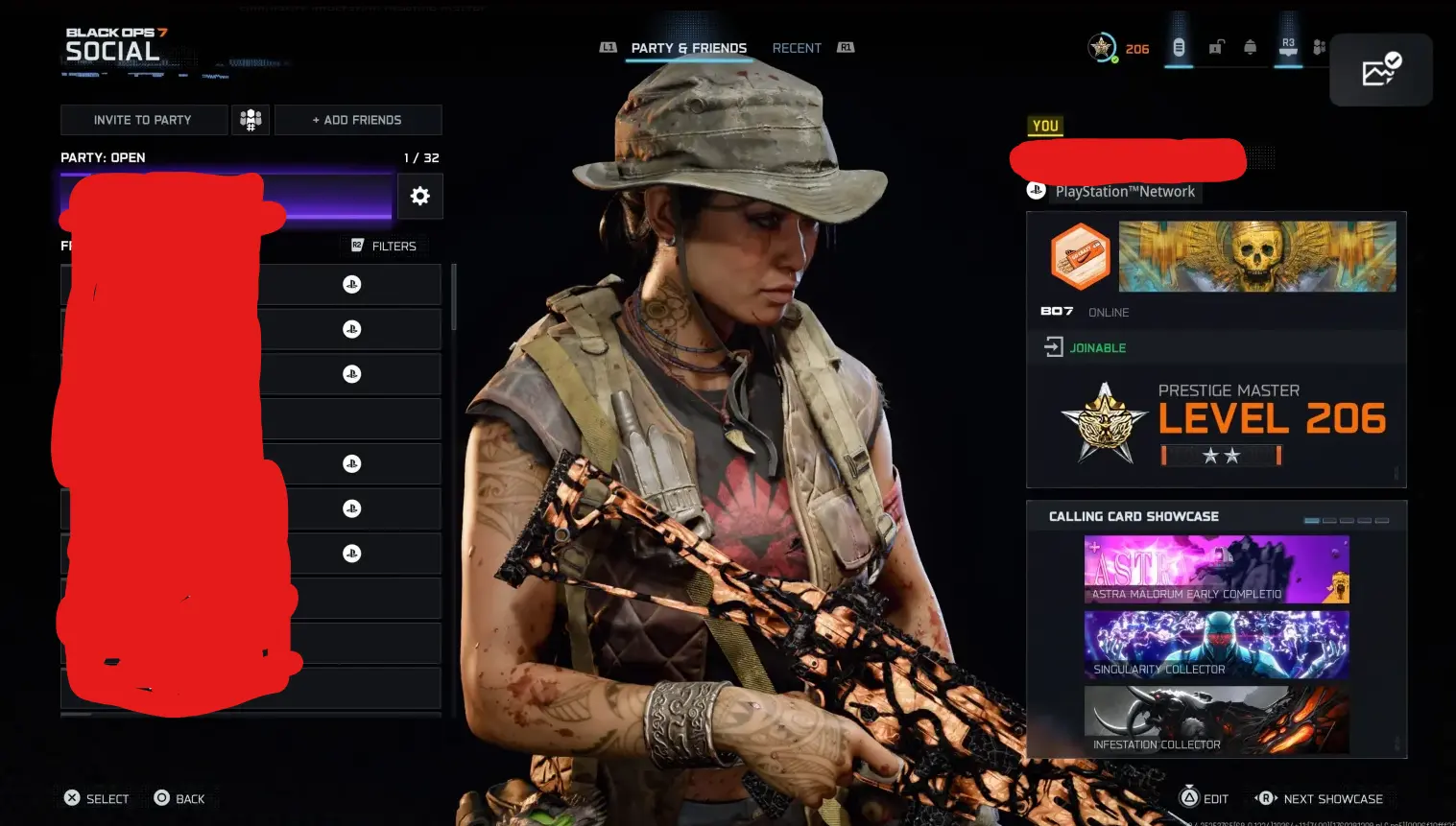Click the join-by-code squad icon beside Invite
This screenshot has width=1456, height=826.
pos(250,119)
